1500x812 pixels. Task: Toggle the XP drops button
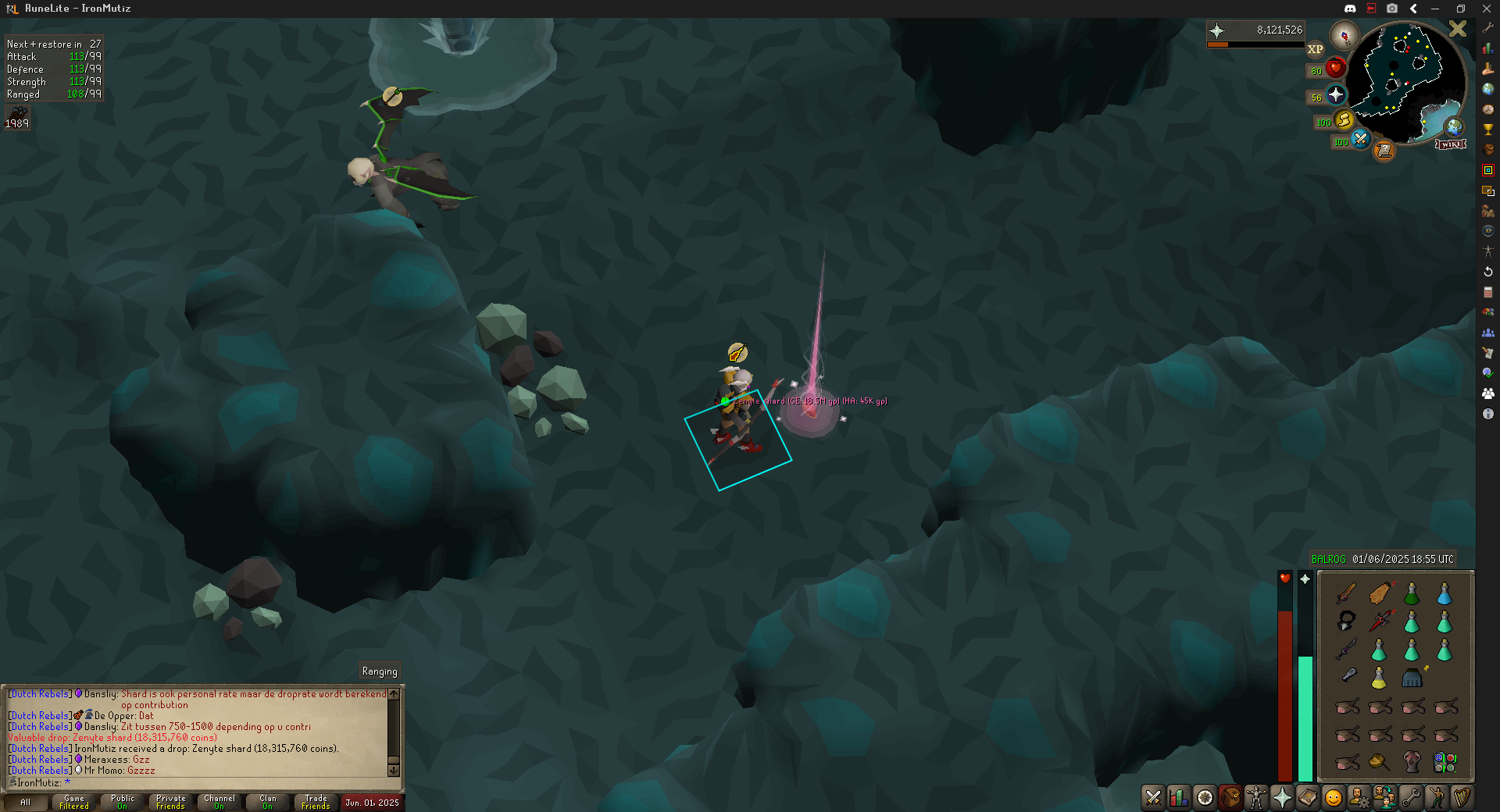coord(1316,49)
